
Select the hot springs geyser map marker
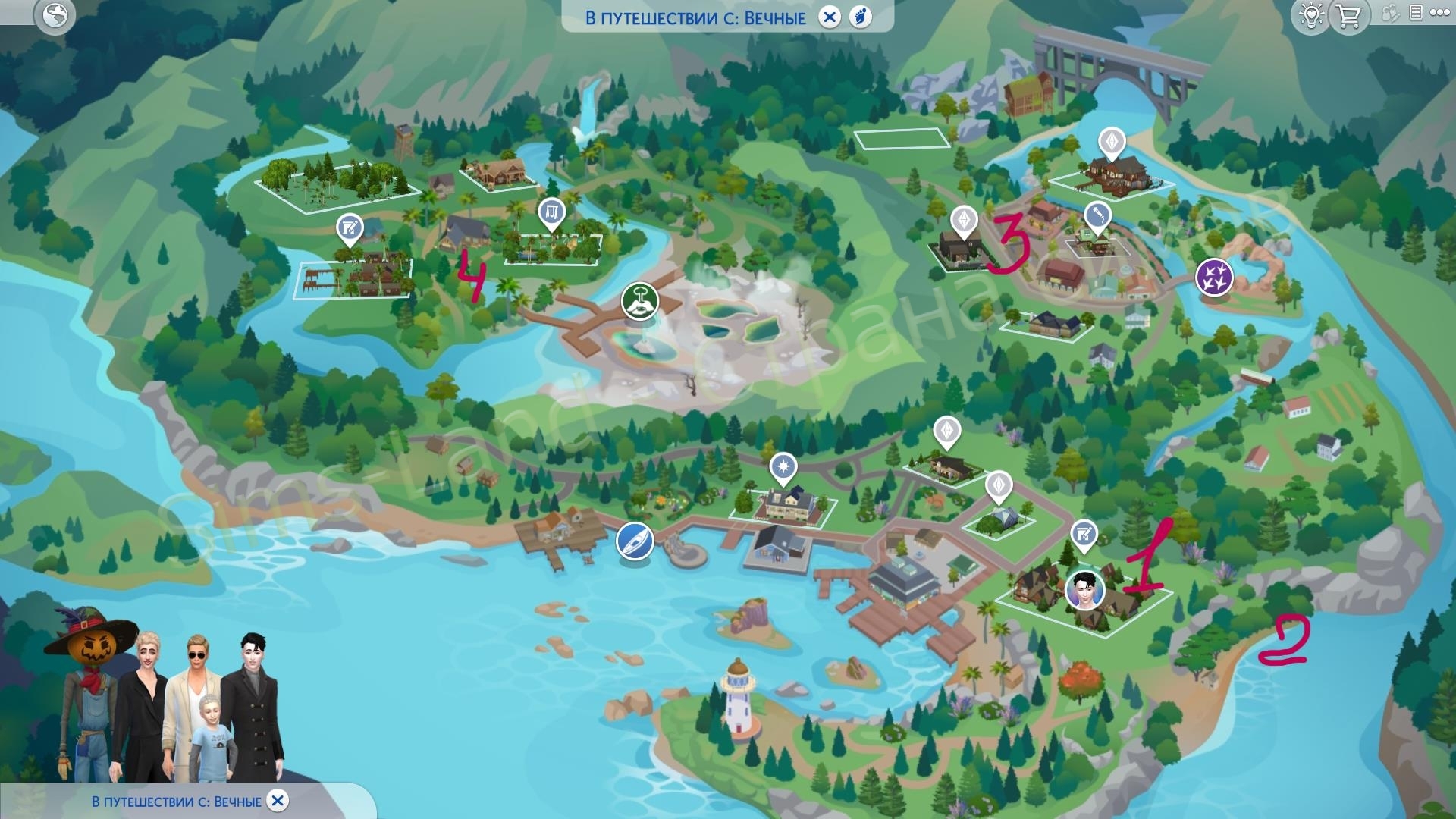[640, 301]
